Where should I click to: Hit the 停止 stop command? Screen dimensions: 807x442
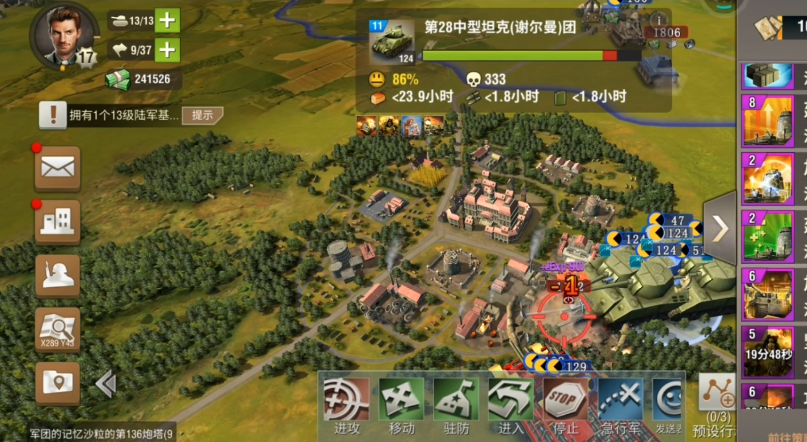point(564,406)
